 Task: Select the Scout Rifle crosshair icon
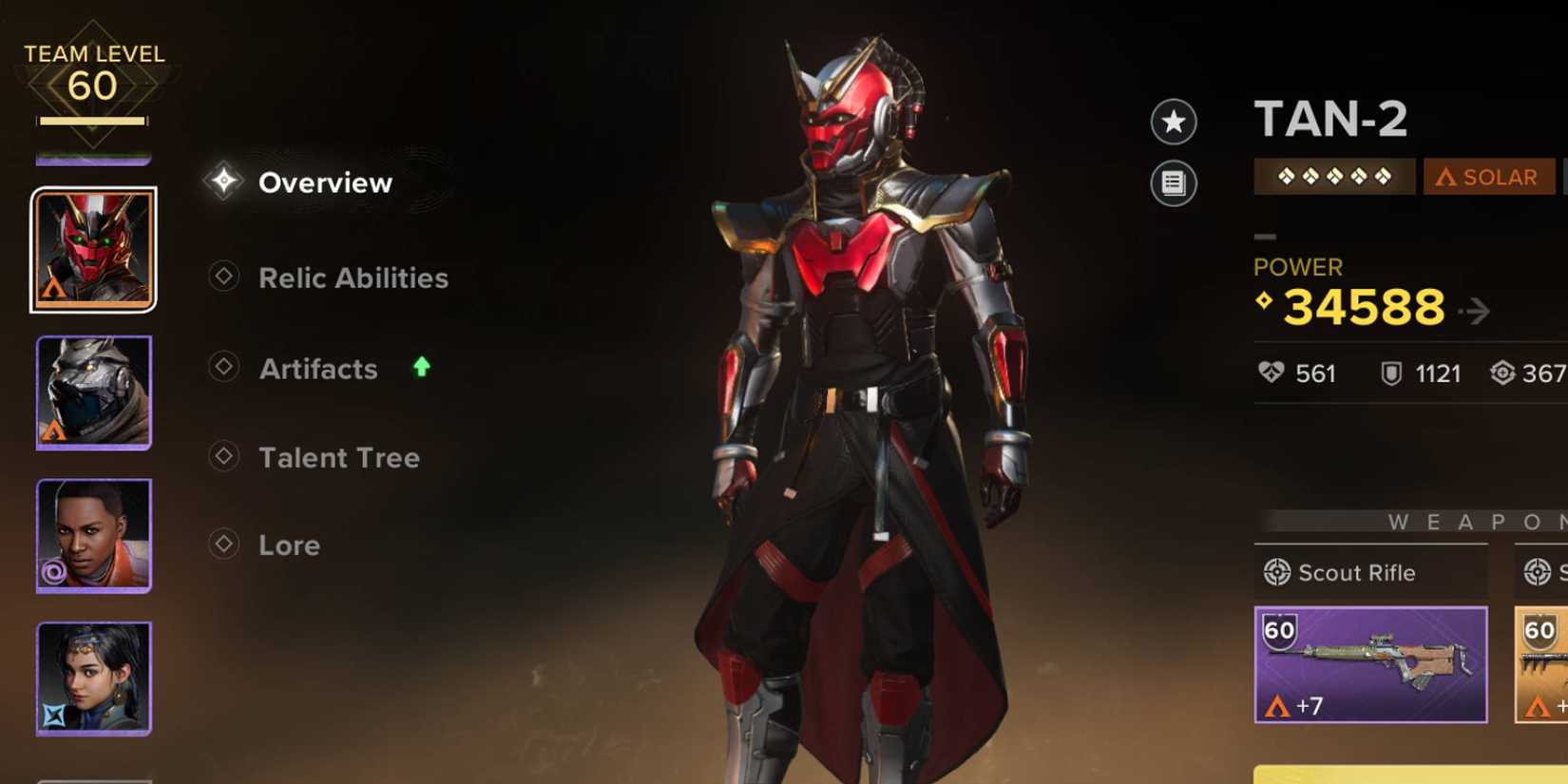pos(1278,572)
